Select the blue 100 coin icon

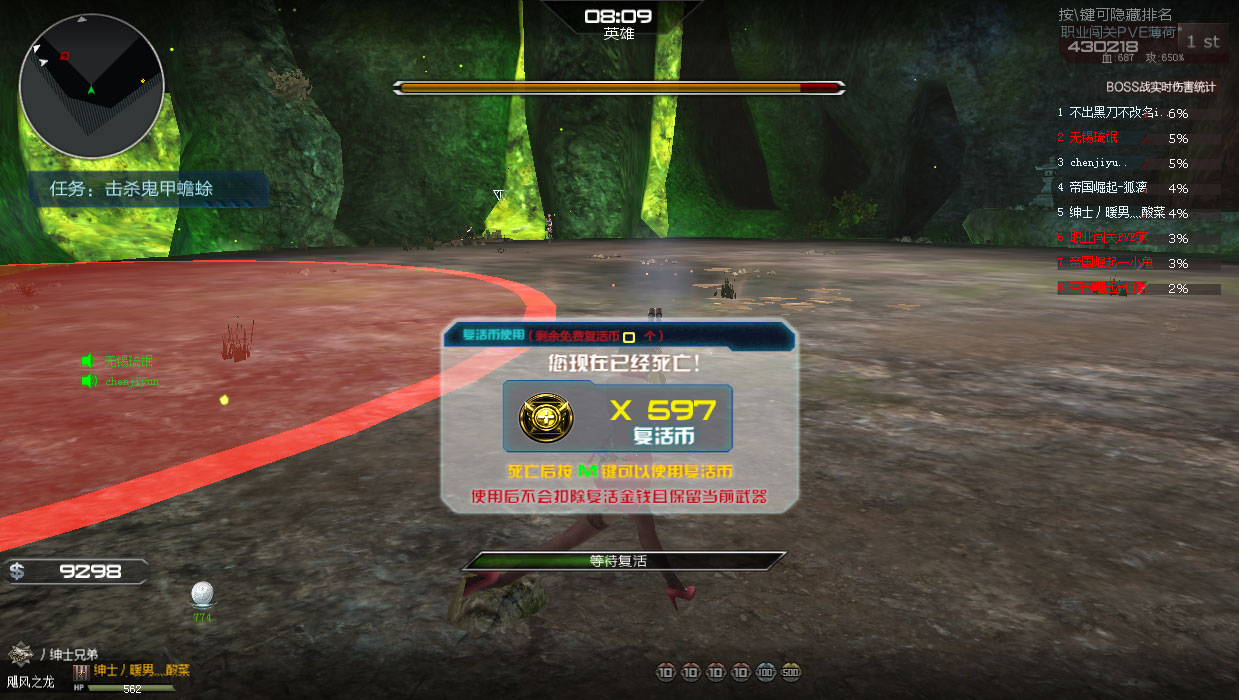tap(765, 672)
